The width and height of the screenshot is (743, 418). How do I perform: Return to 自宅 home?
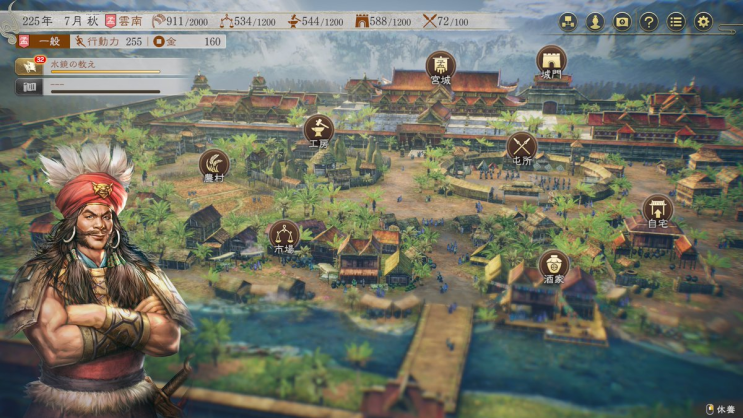(x=658, y=210)
